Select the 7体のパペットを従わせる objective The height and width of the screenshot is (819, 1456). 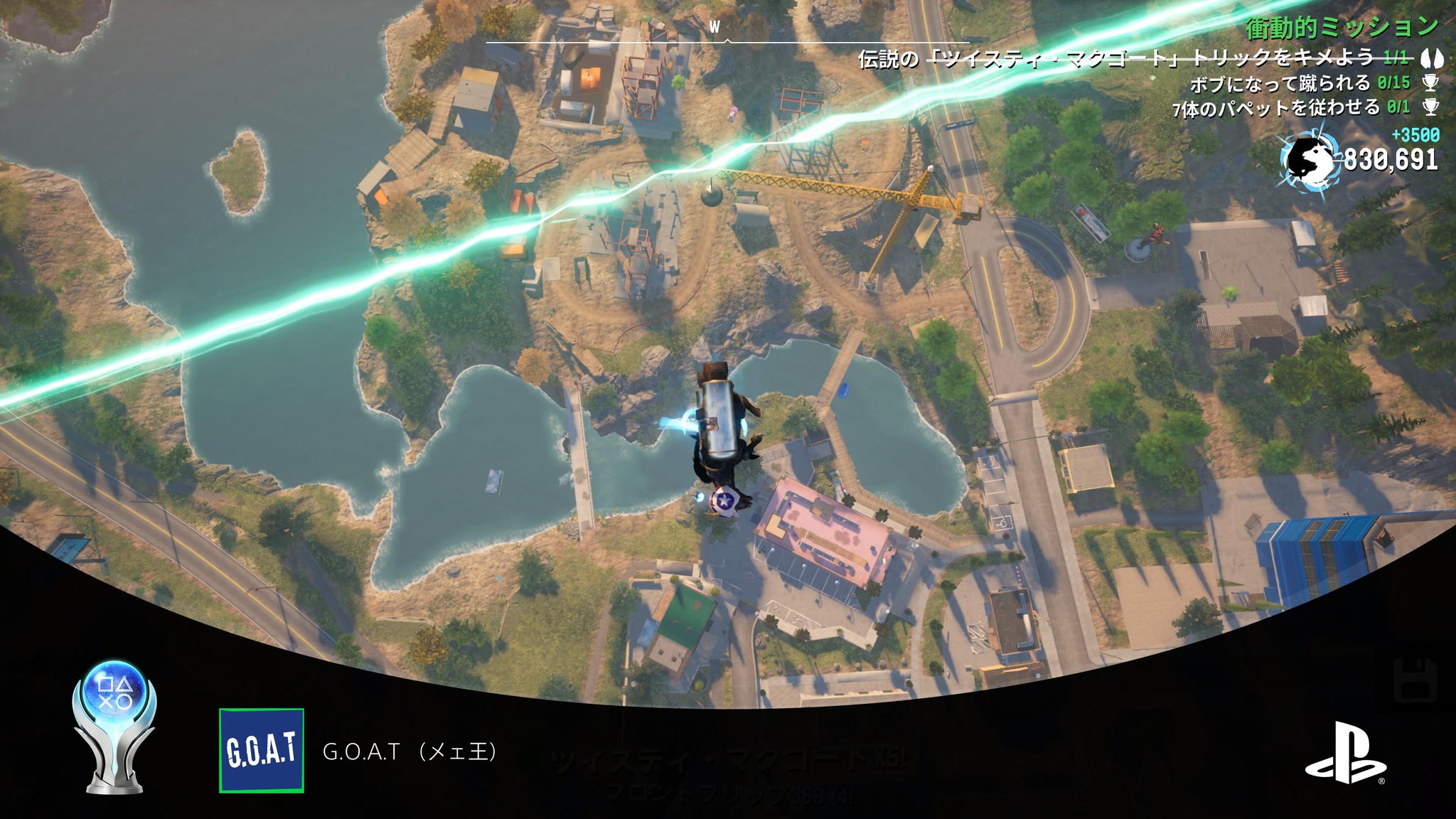click(1290, 108)
